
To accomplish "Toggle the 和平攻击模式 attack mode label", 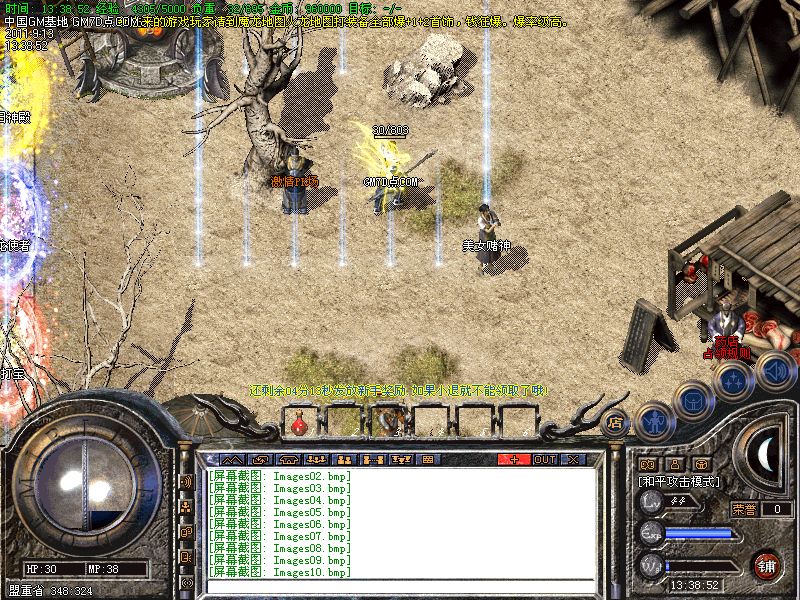I will 679,481.
